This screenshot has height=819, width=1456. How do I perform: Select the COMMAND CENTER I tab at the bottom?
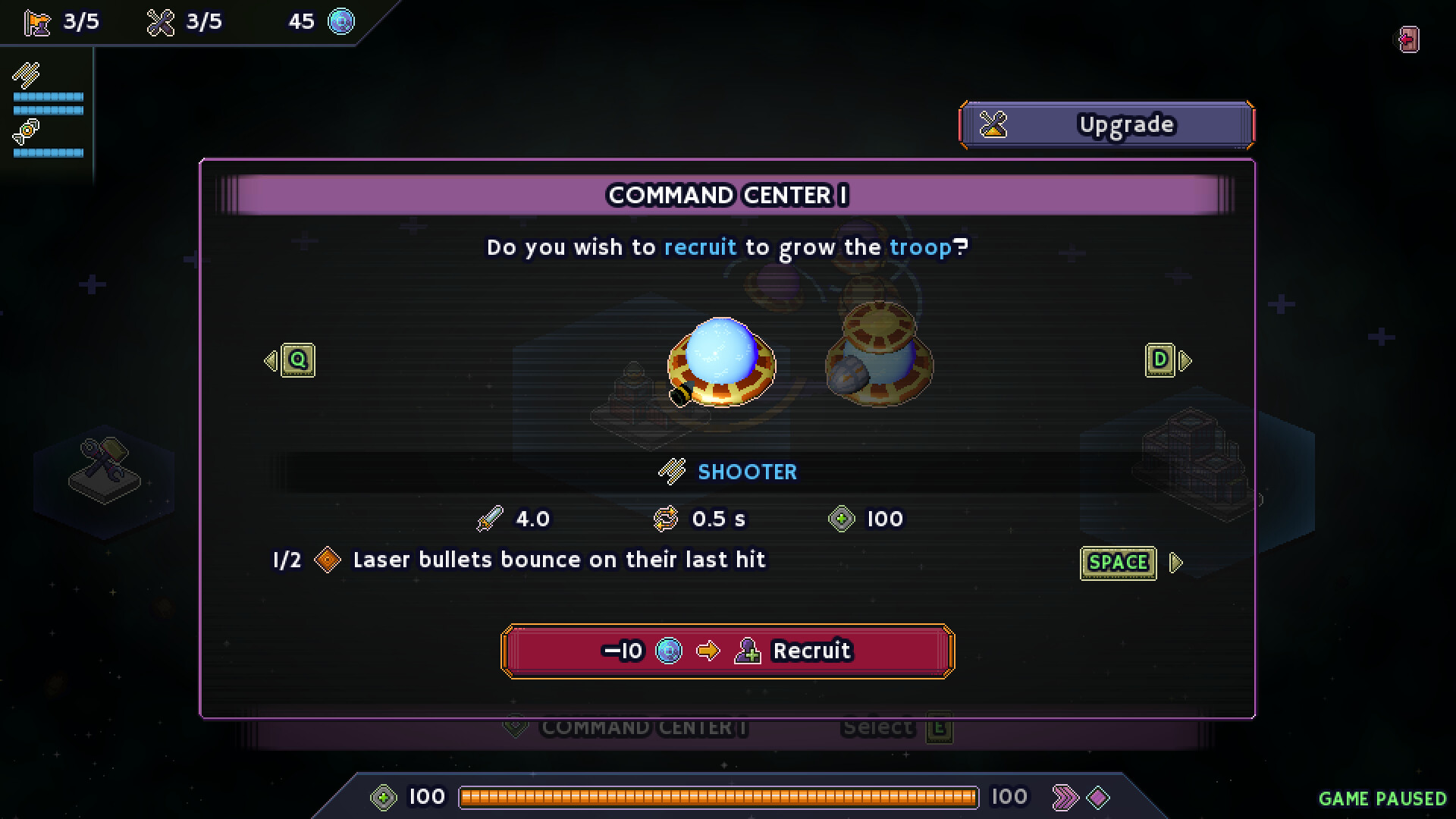(642, 727)
